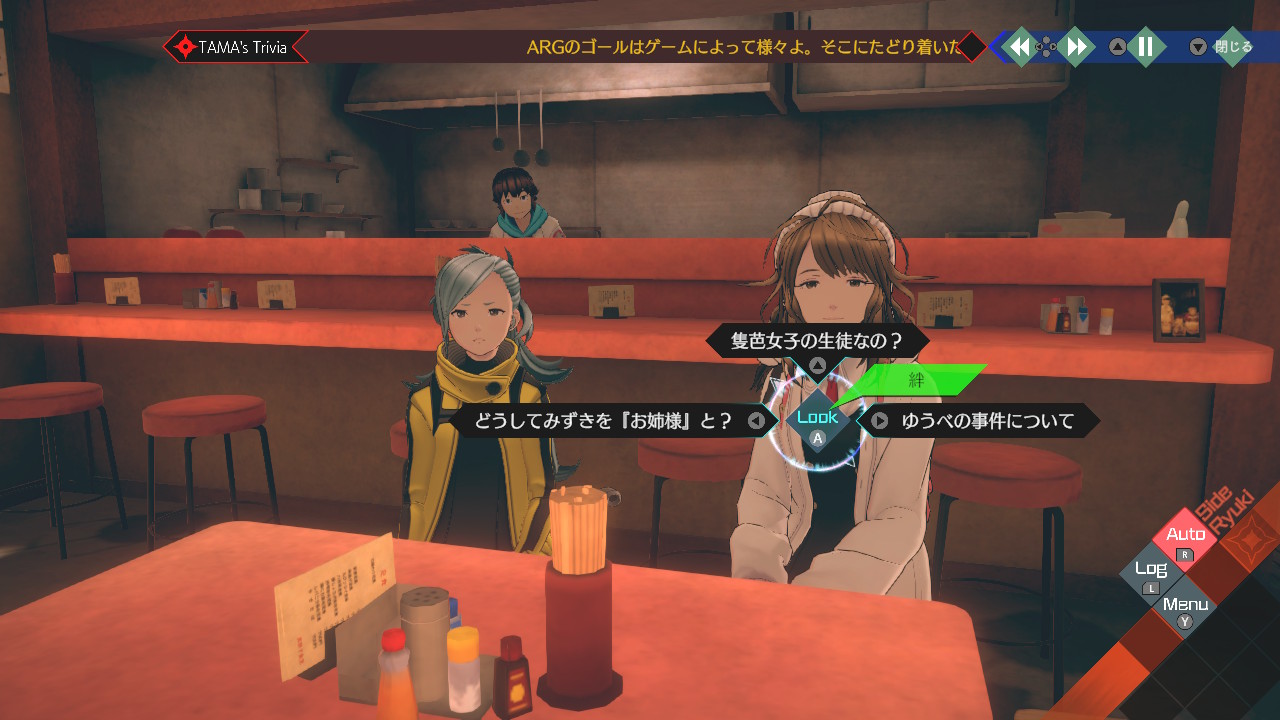
Task: Open the Menu diamond
Action: click(1185, 606)
